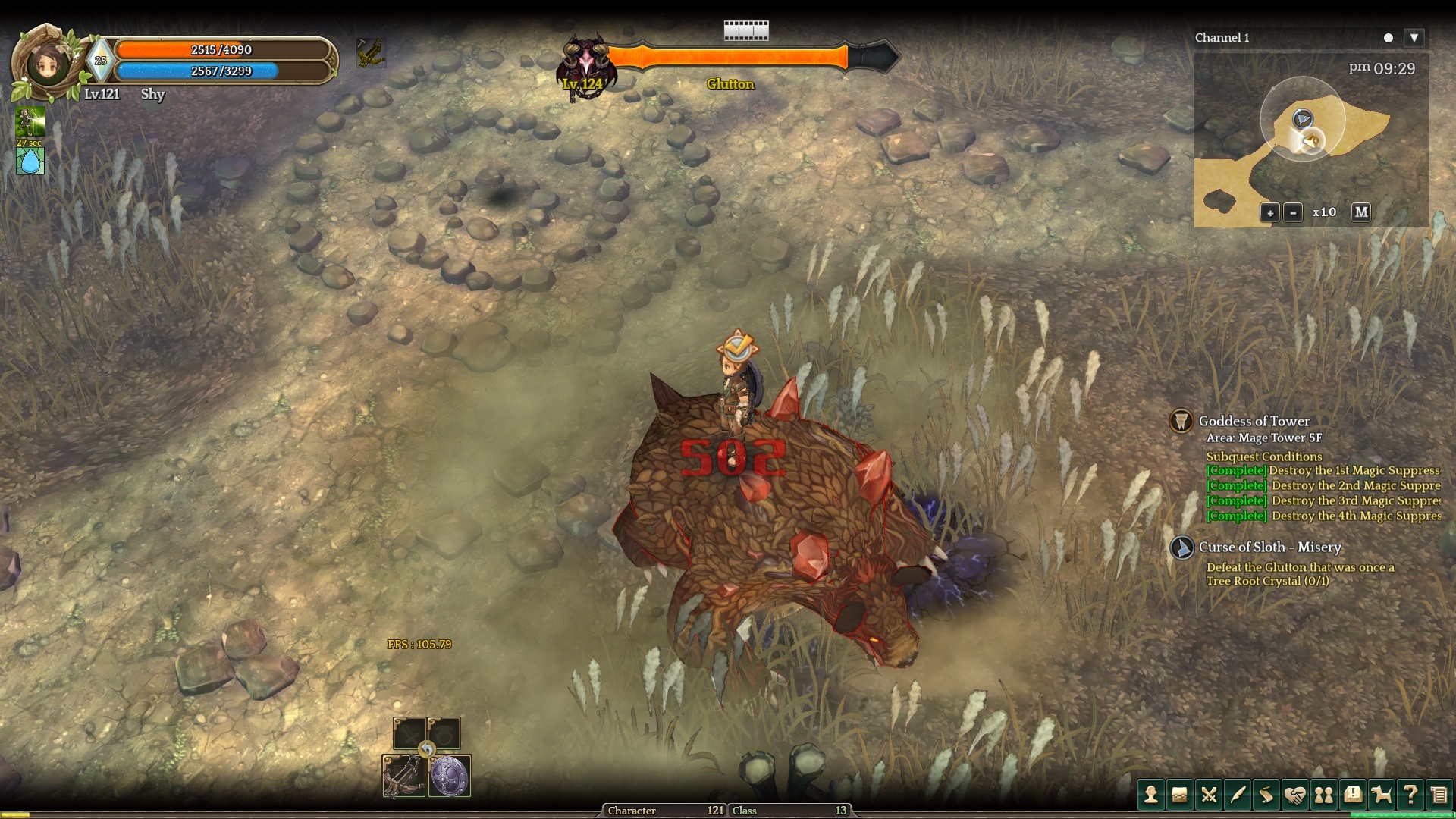This screenshot has height=819, width=1456.
Task: Open the companion pet menu icon
Action: pyautogui.click(x=1382, y=795)
